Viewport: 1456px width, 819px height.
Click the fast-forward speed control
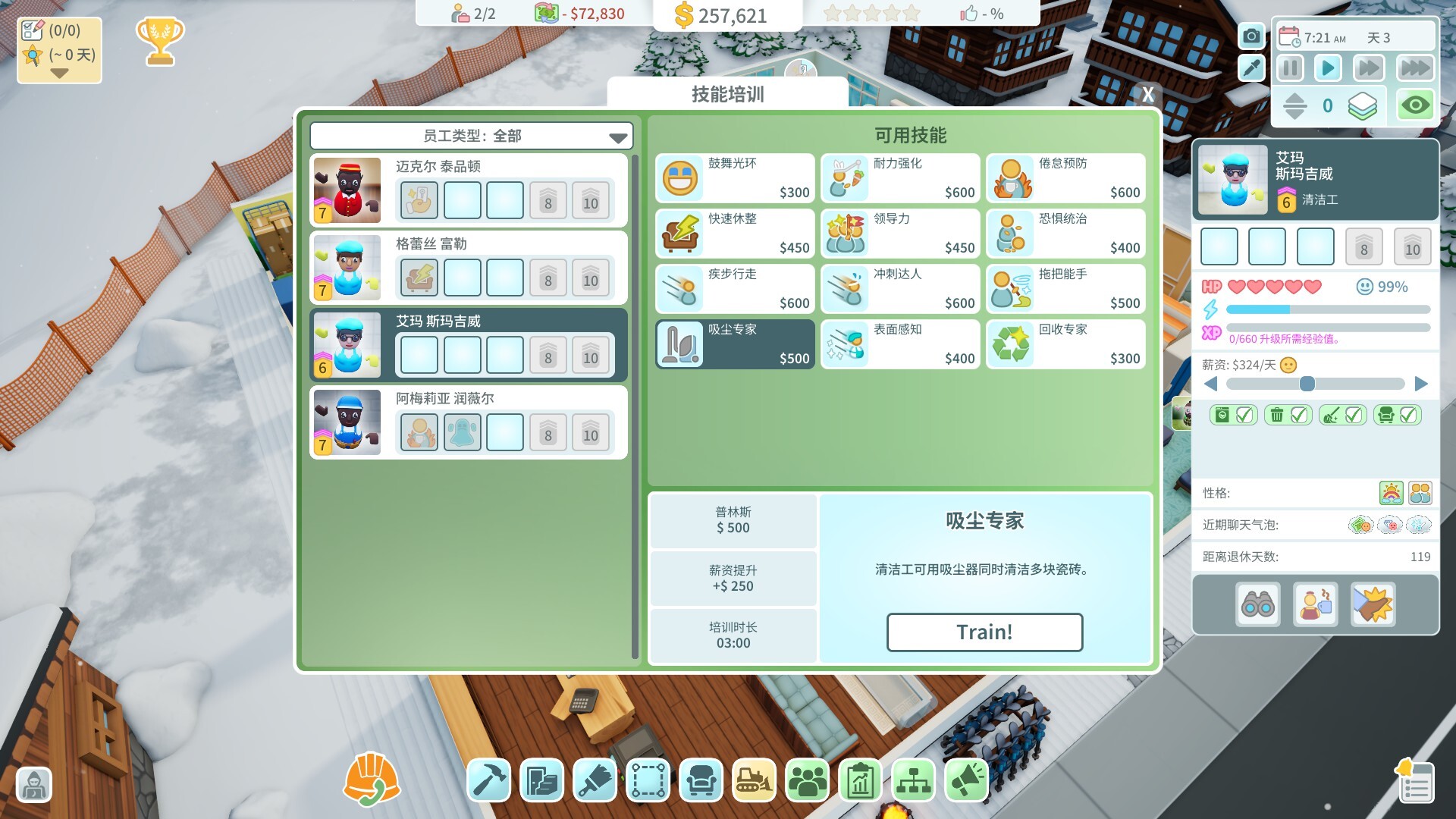[1367, 67]
